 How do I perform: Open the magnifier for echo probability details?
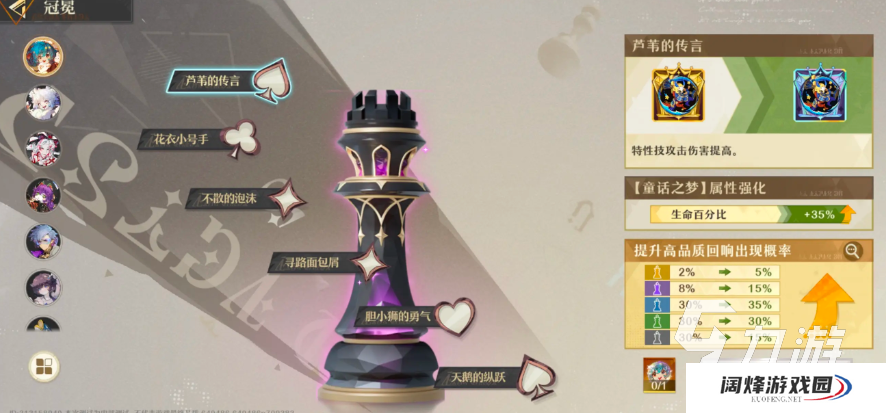853,250
